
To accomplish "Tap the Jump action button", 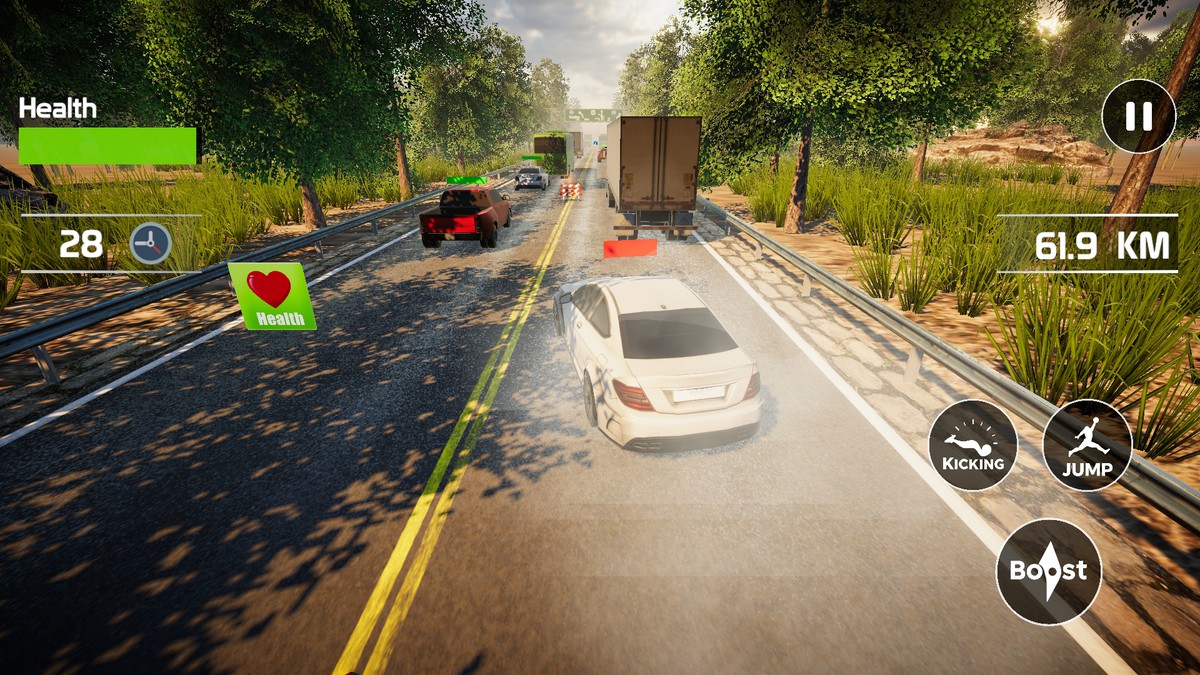I will 1087,445.
